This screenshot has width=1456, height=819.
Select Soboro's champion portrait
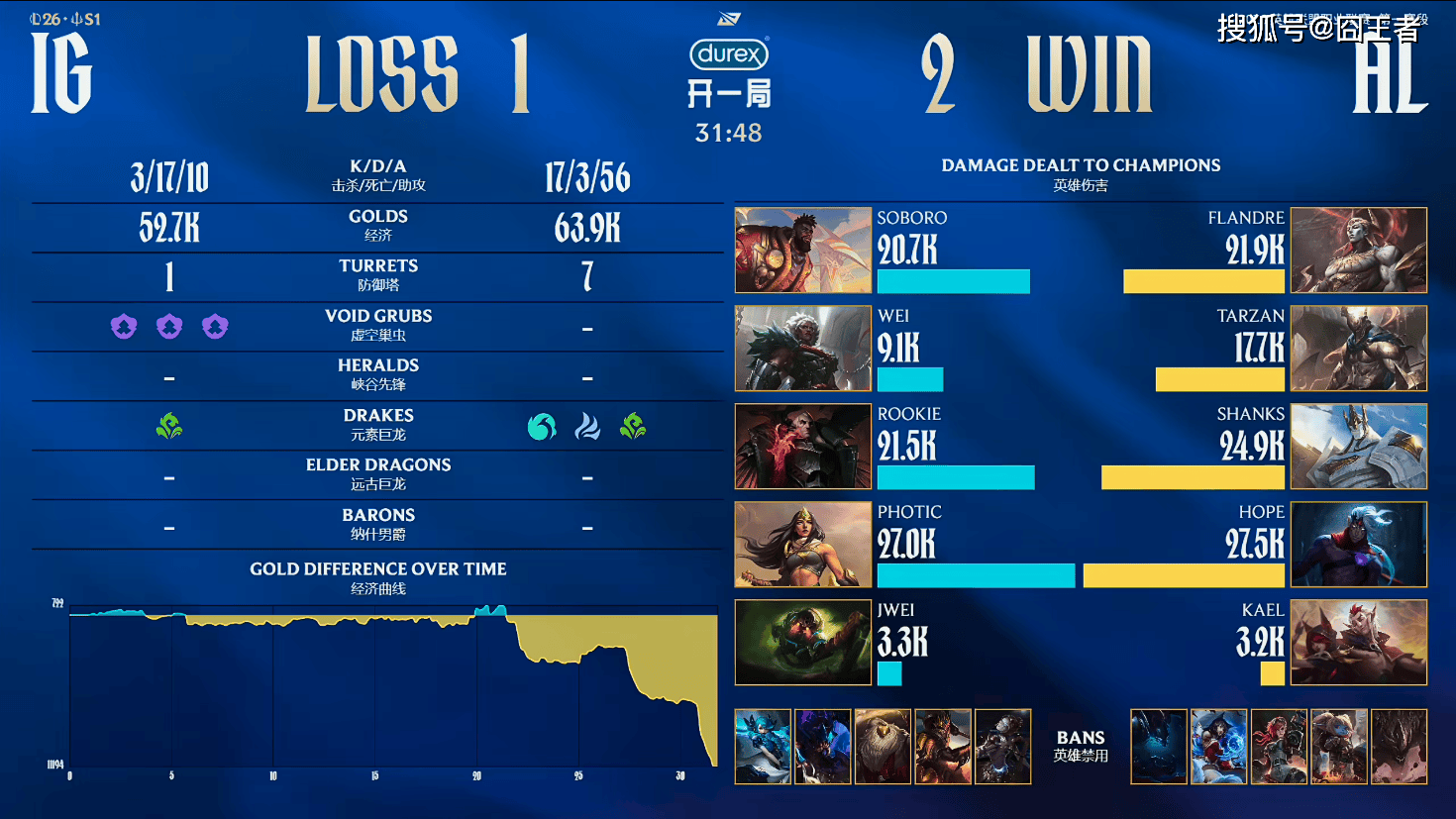tap(803, 250)
